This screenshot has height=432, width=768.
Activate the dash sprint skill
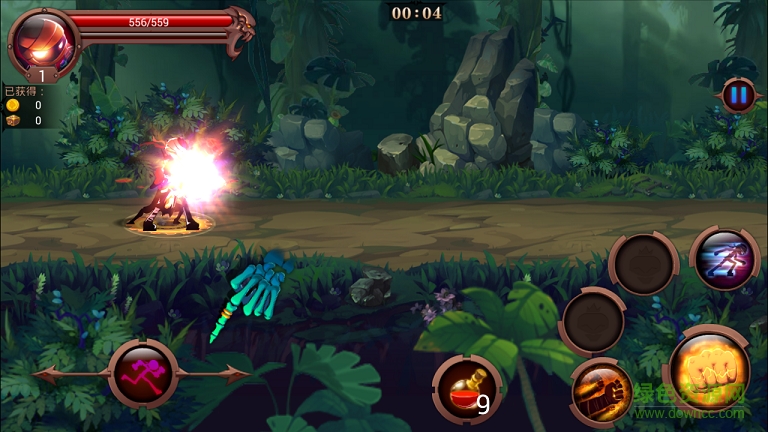click(725, 259)
